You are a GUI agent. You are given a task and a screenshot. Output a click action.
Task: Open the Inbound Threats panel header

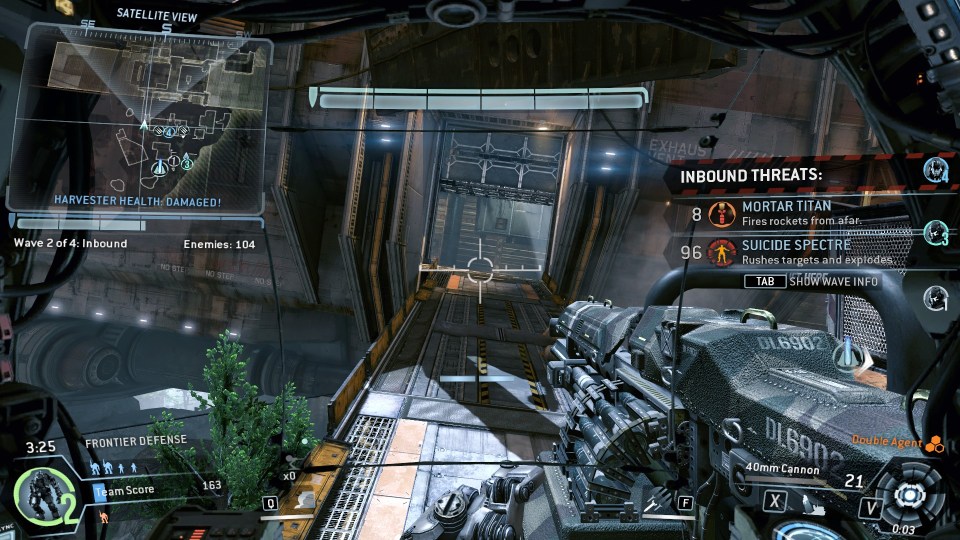pyautogui.click(x=751, y=175)
